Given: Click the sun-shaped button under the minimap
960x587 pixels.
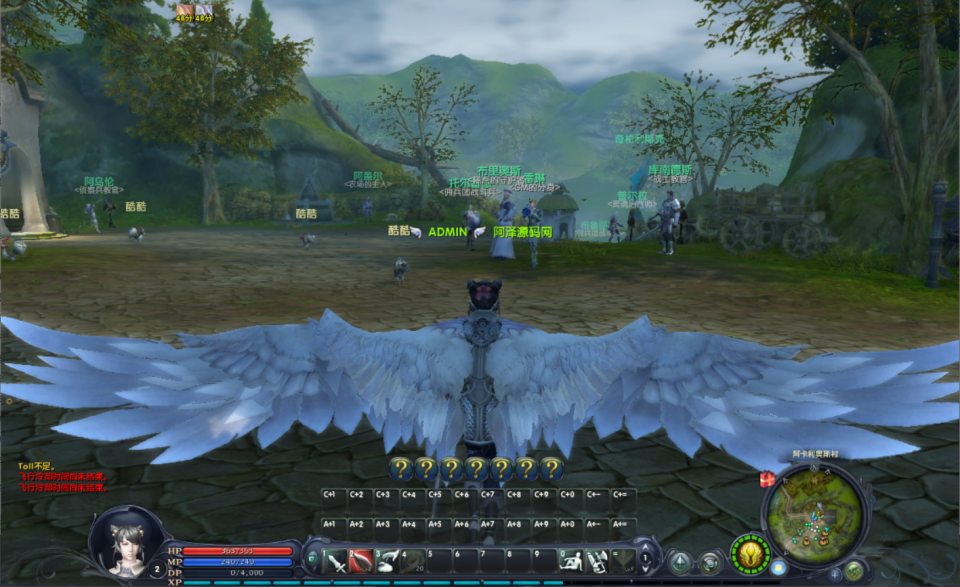Looking at the screenshot, I should 778,568.
